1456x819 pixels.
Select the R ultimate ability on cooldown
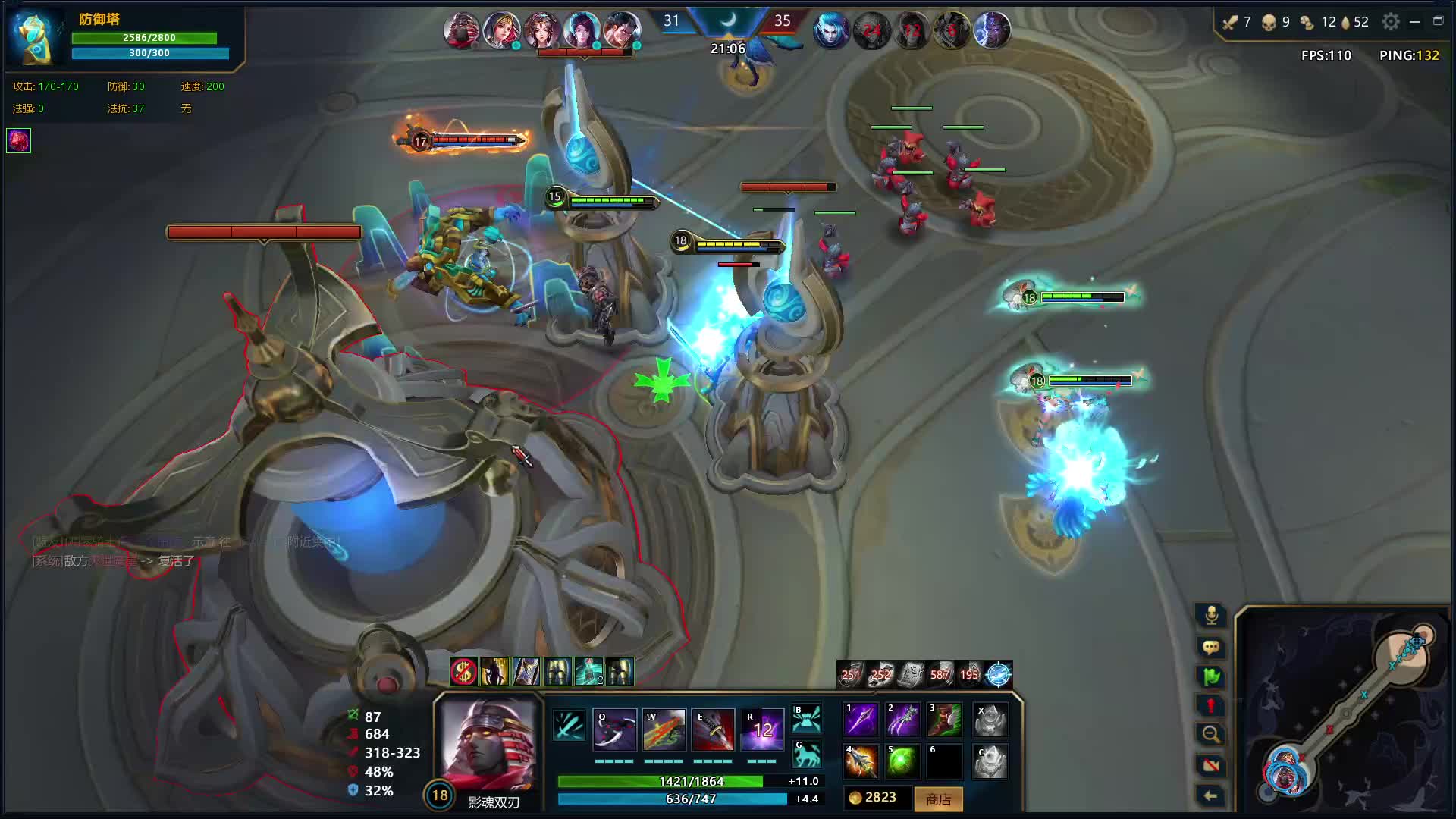(x=762, y=730)
